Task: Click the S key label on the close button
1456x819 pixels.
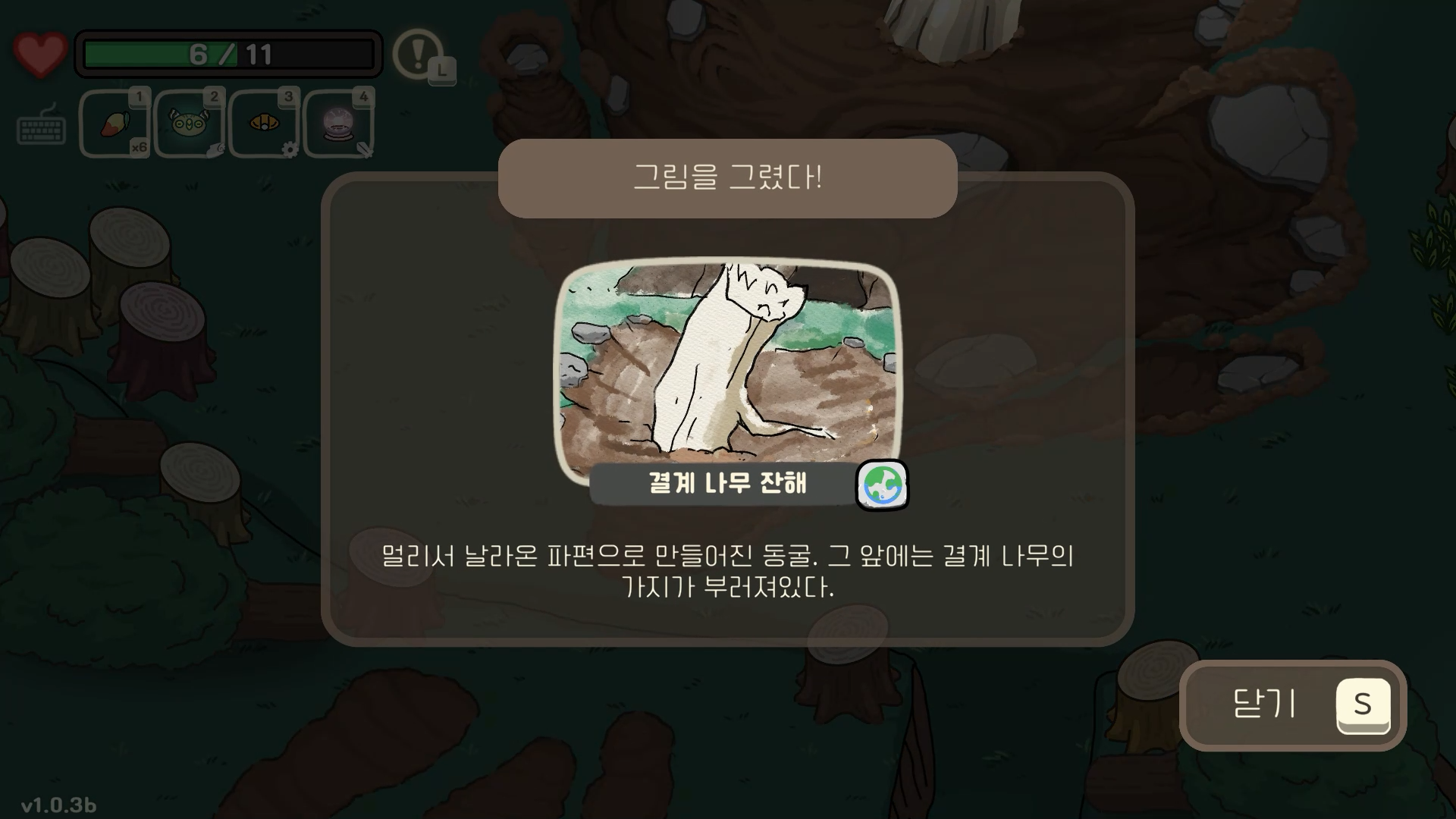Action: [1363, 704]
